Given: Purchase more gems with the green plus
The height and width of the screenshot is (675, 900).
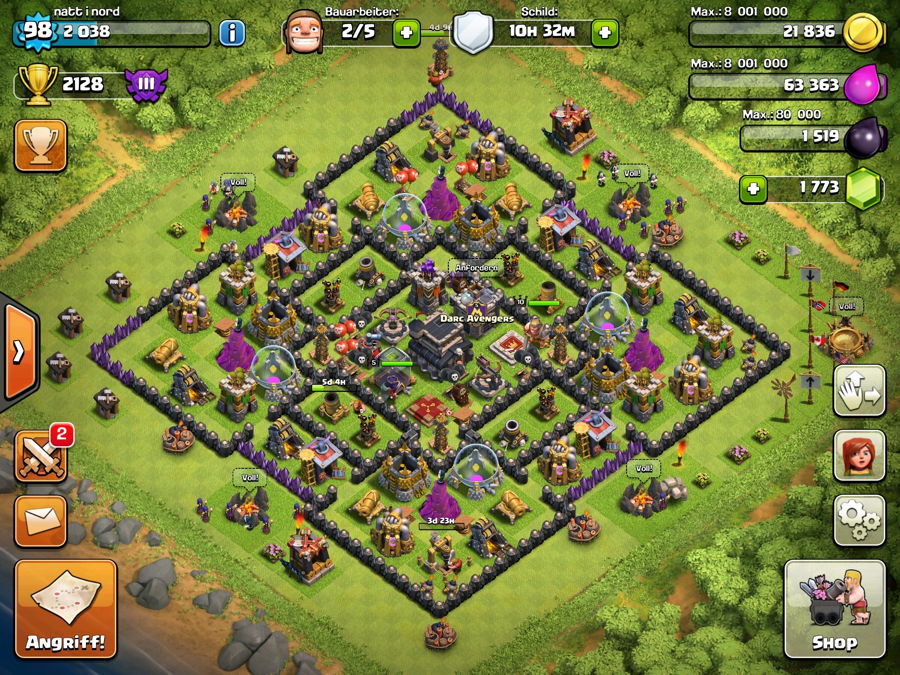Looking at the screenshot, I should tap(754, 188).
